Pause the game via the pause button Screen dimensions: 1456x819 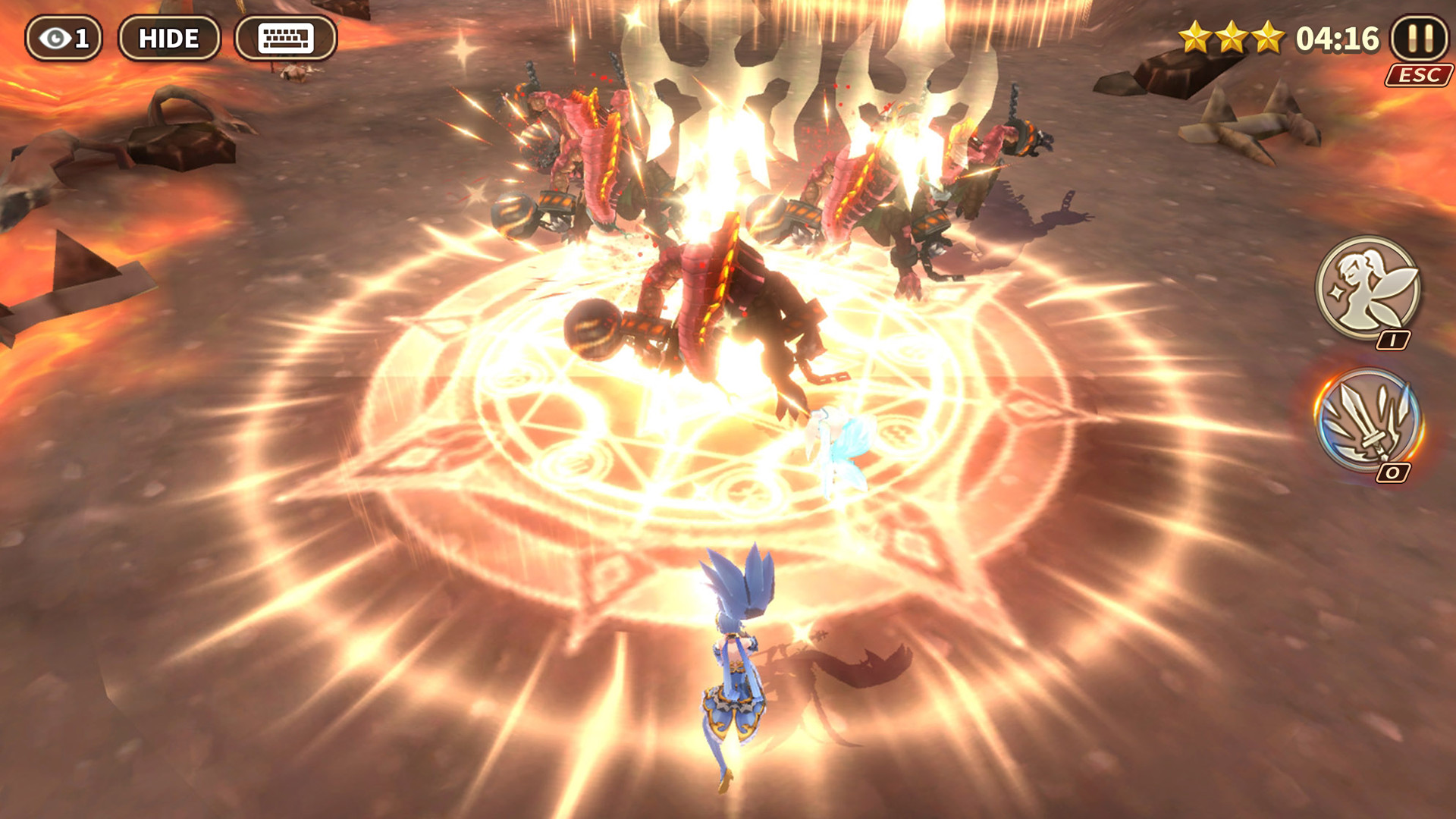pyautogui.click(x=1420, y=38)
